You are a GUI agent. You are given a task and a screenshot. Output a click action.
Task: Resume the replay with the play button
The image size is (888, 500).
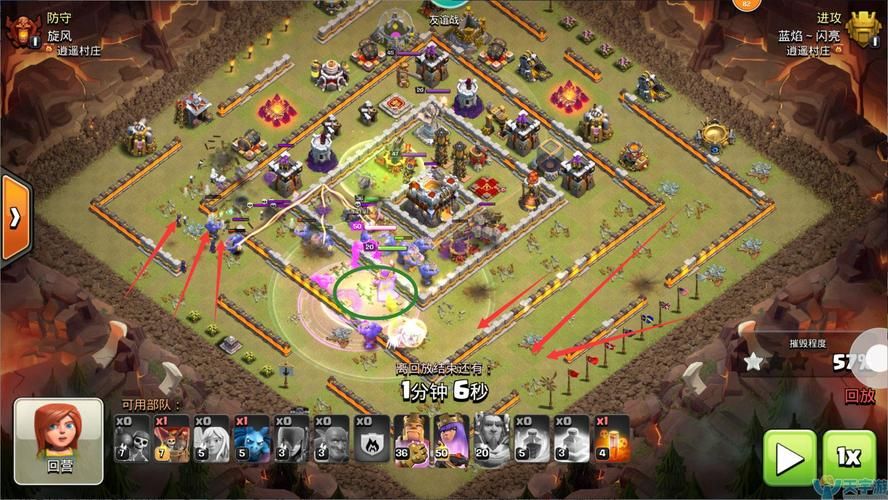[x=788, y=457]
